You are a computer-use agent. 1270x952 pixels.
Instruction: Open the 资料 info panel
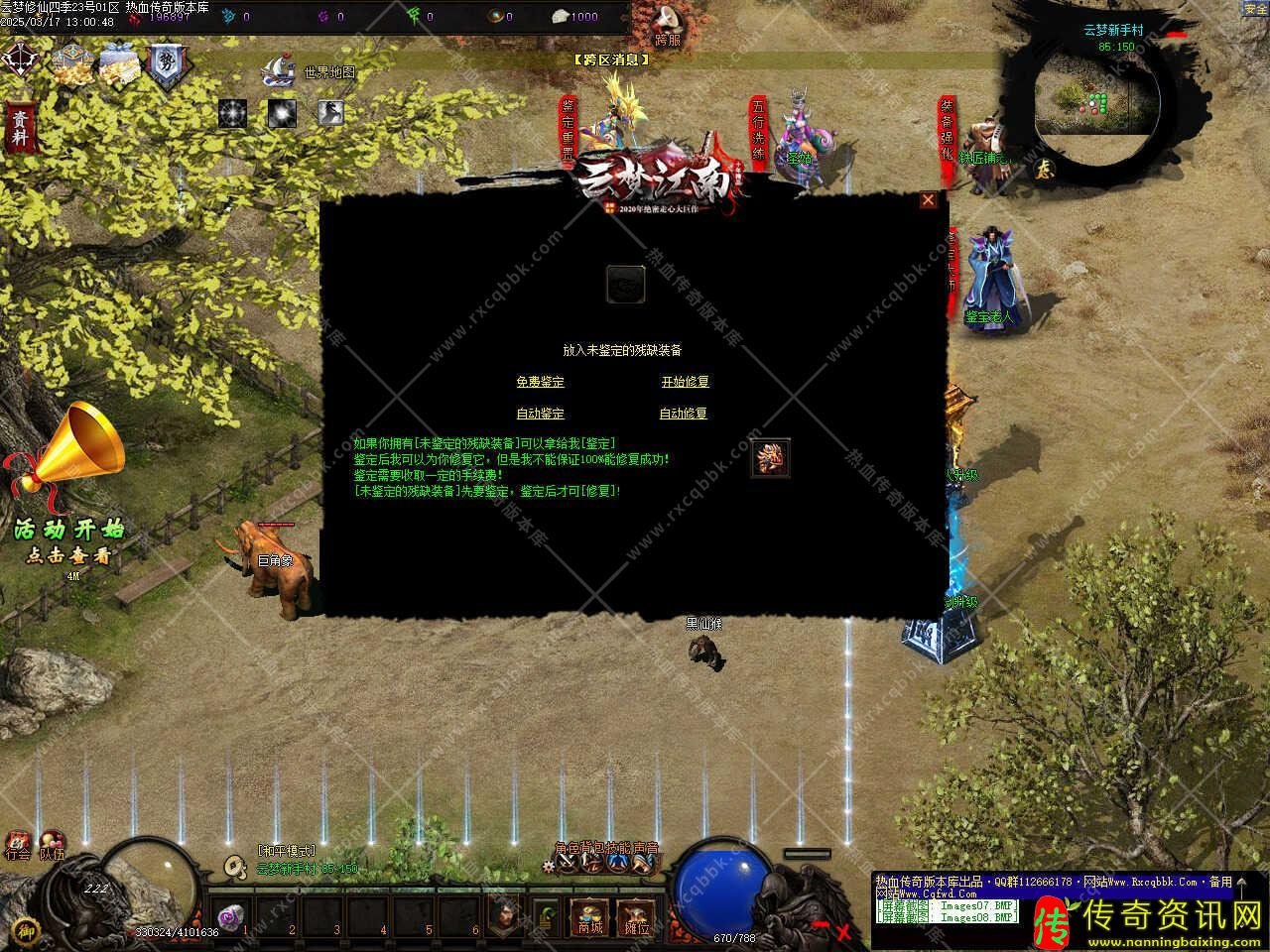(x=20, y=128)
